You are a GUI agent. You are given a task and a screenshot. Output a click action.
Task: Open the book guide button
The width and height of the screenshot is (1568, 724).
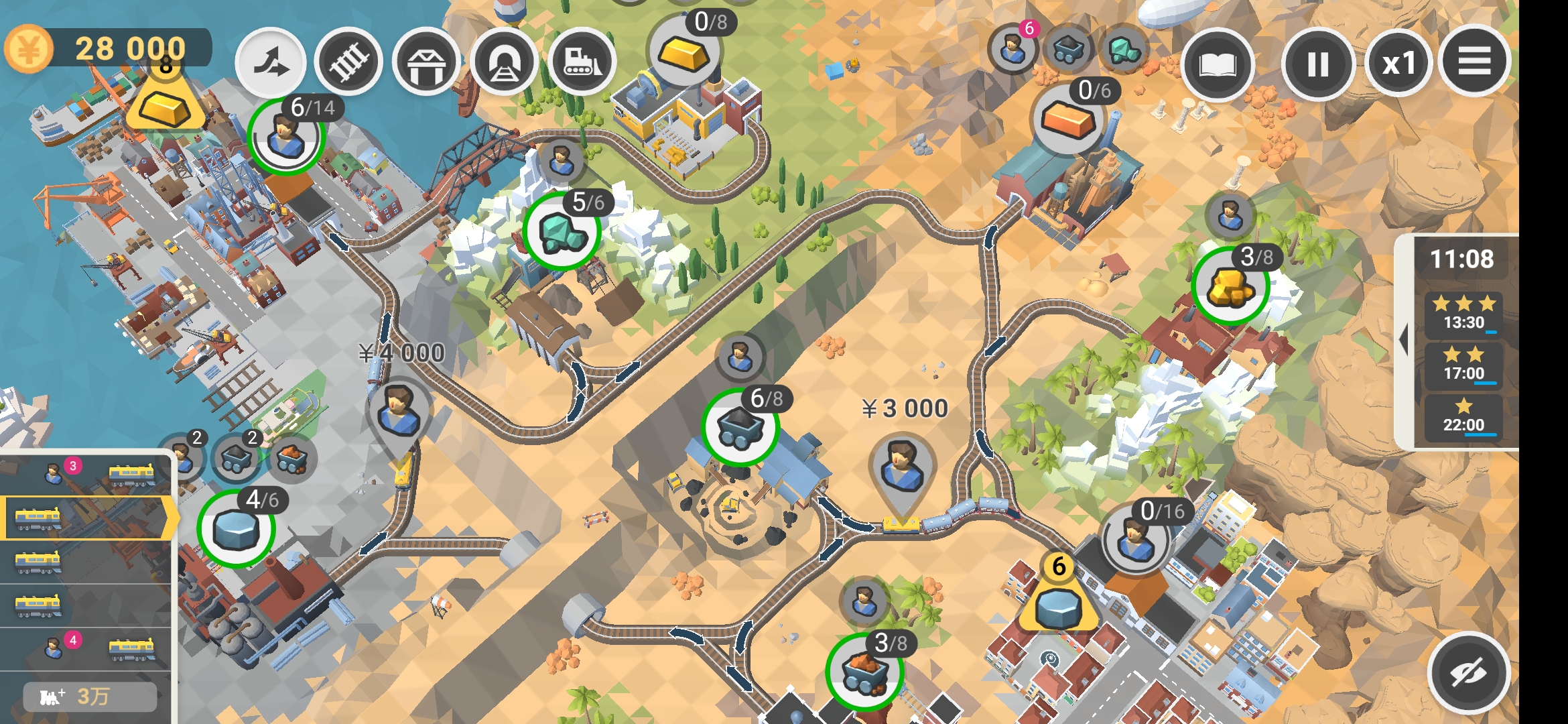tap(1217, 64)
